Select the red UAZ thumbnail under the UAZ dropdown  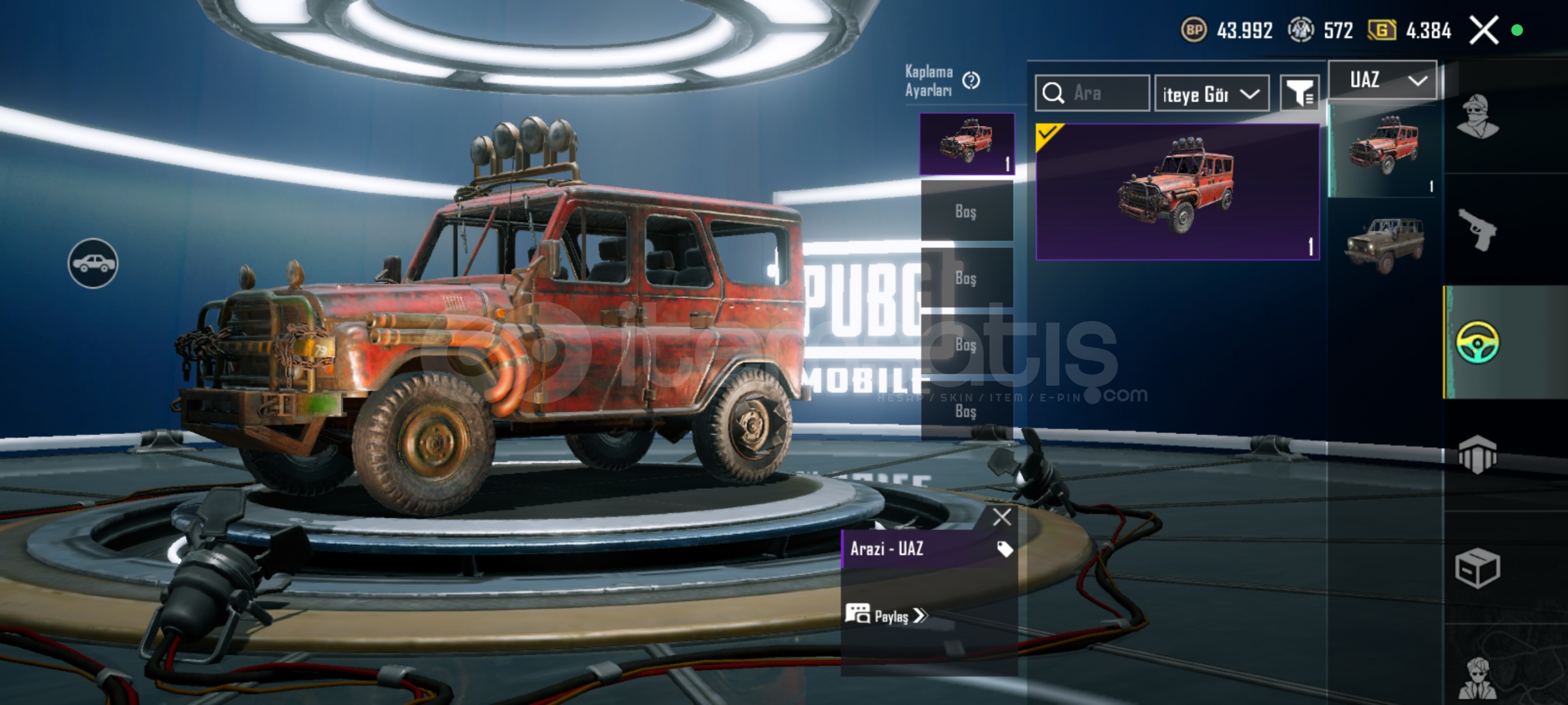[1384, 150]
